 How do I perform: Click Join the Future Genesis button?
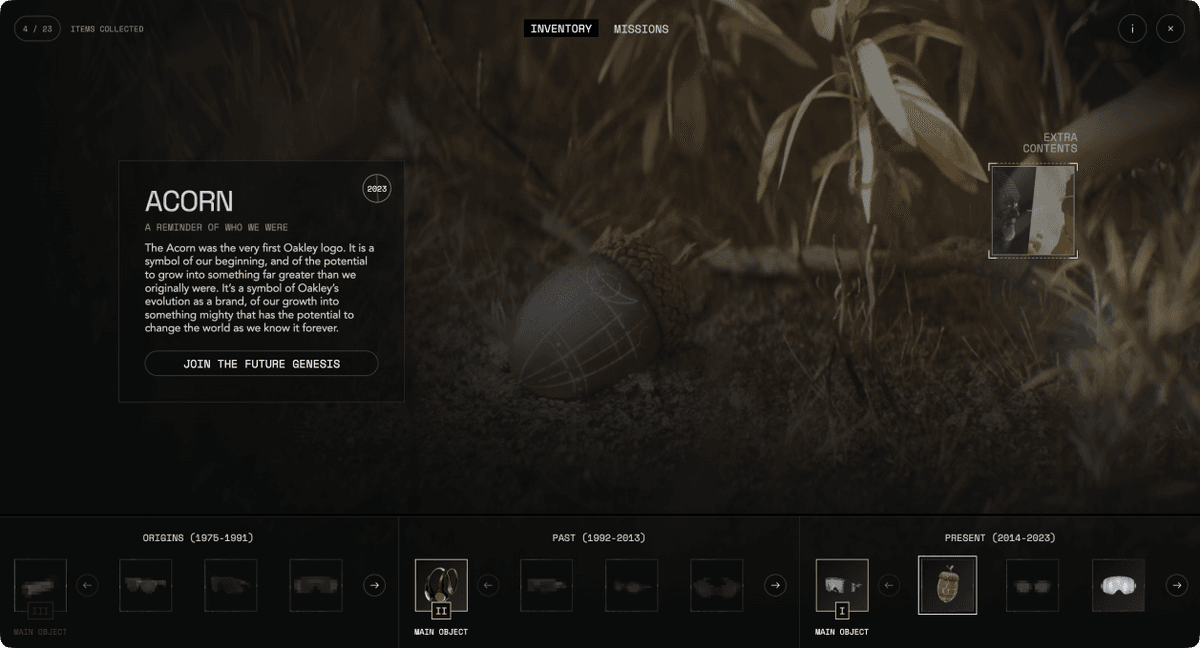tap(261, 364)
